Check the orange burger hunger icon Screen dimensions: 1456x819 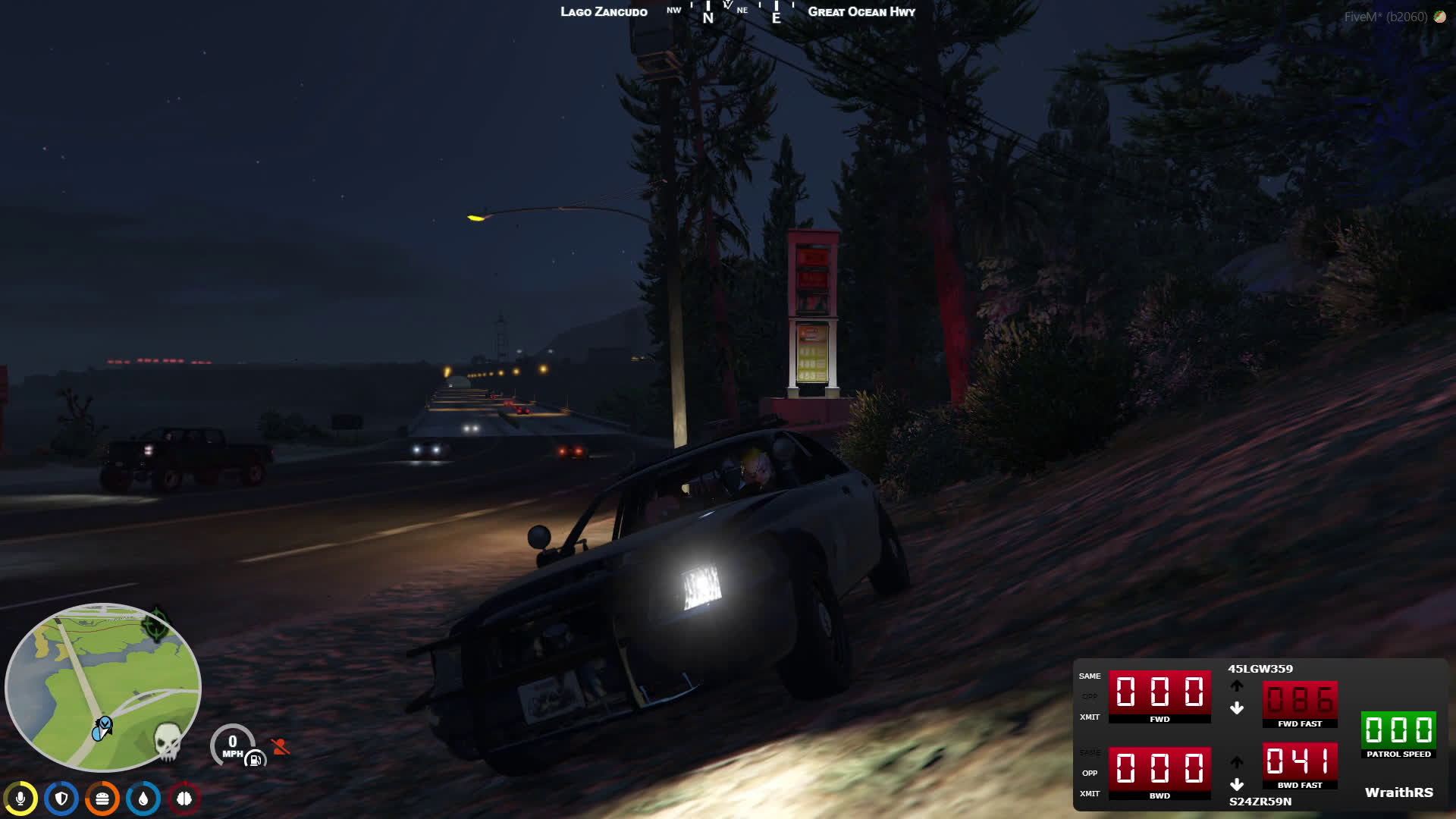pyautogui.click(x=102, y=799)
